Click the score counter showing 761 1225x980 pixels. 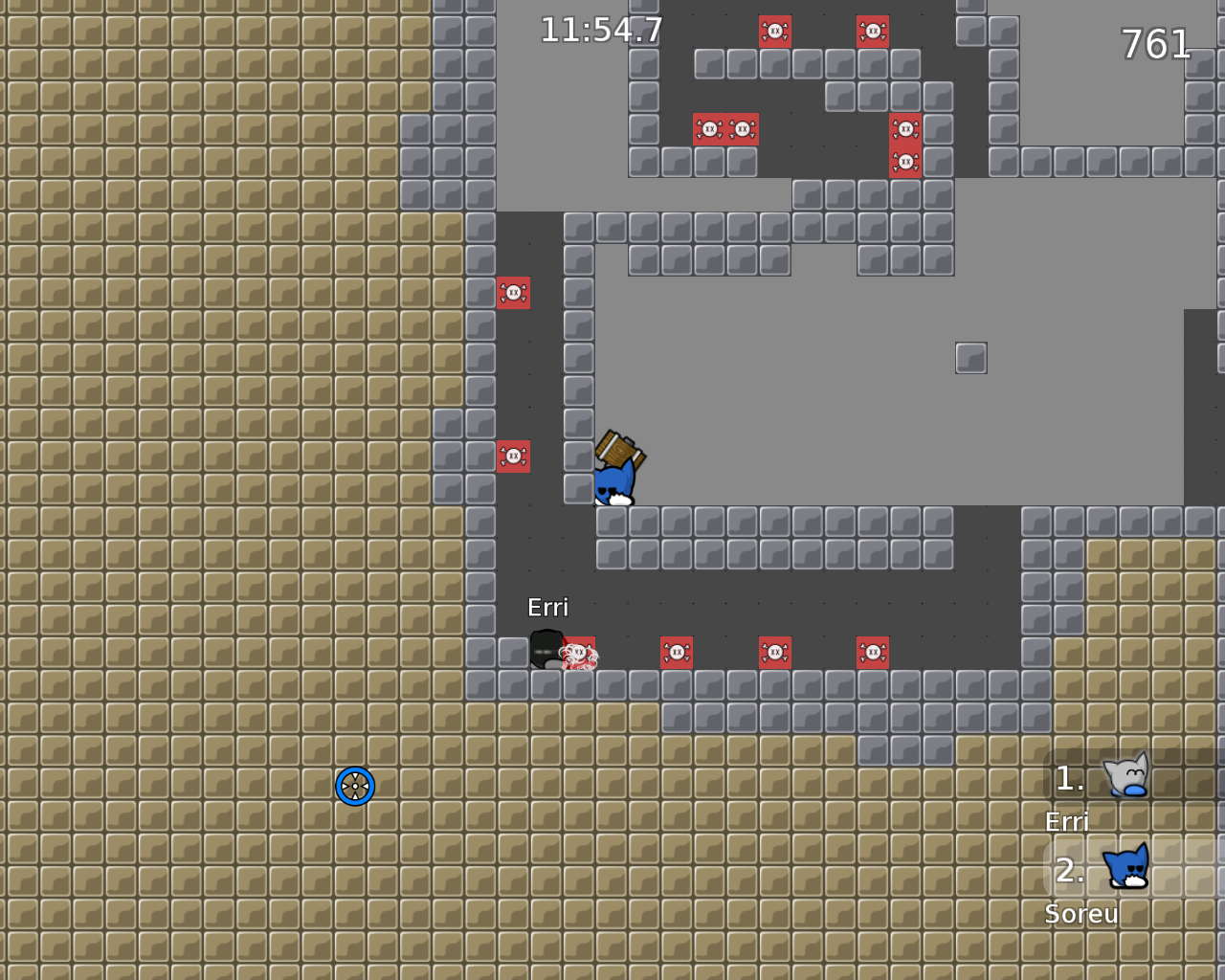coord(1153,45)
